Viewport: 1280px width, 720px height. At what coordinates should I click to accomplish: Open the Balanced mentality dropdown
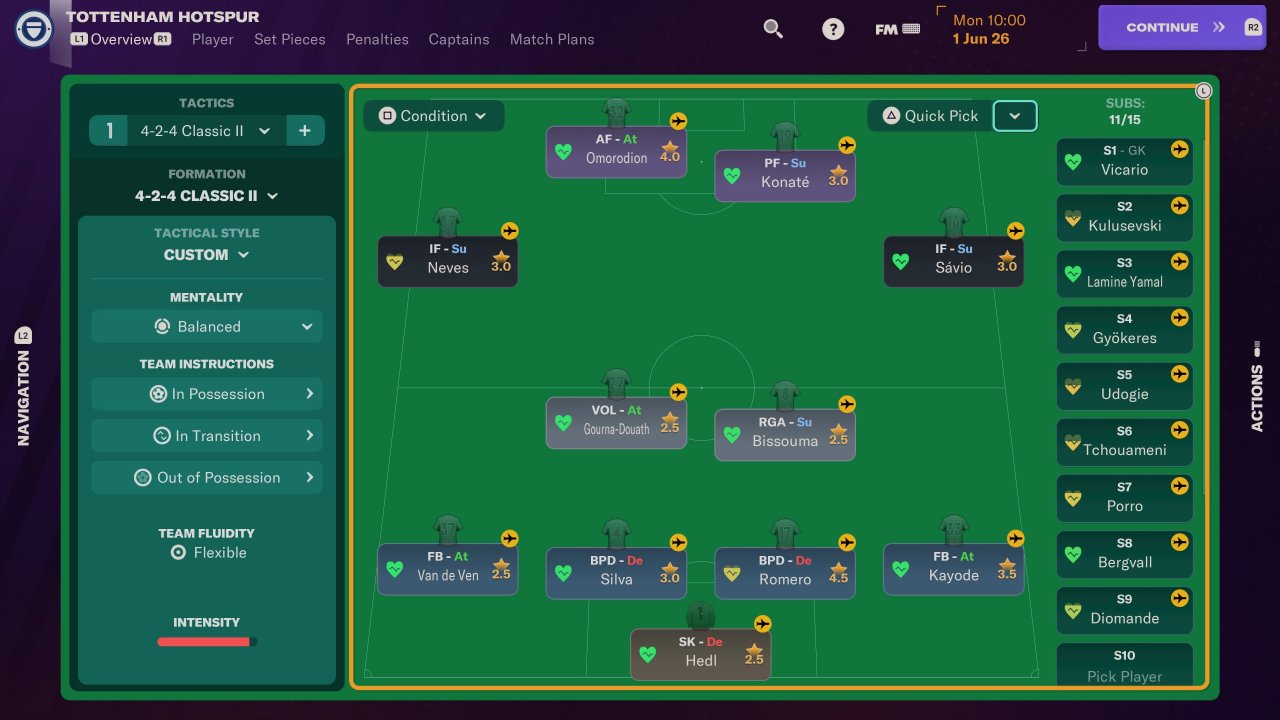(x=207, y=327)
